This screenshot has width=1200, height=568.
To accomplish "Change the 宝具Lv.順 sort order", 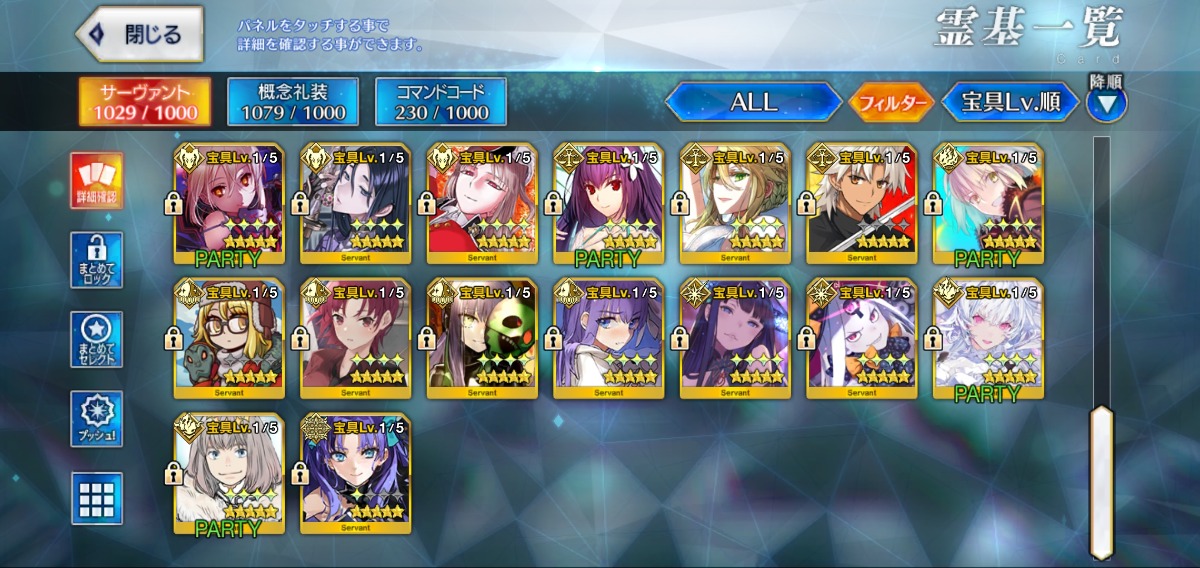I will (1011, 102).
